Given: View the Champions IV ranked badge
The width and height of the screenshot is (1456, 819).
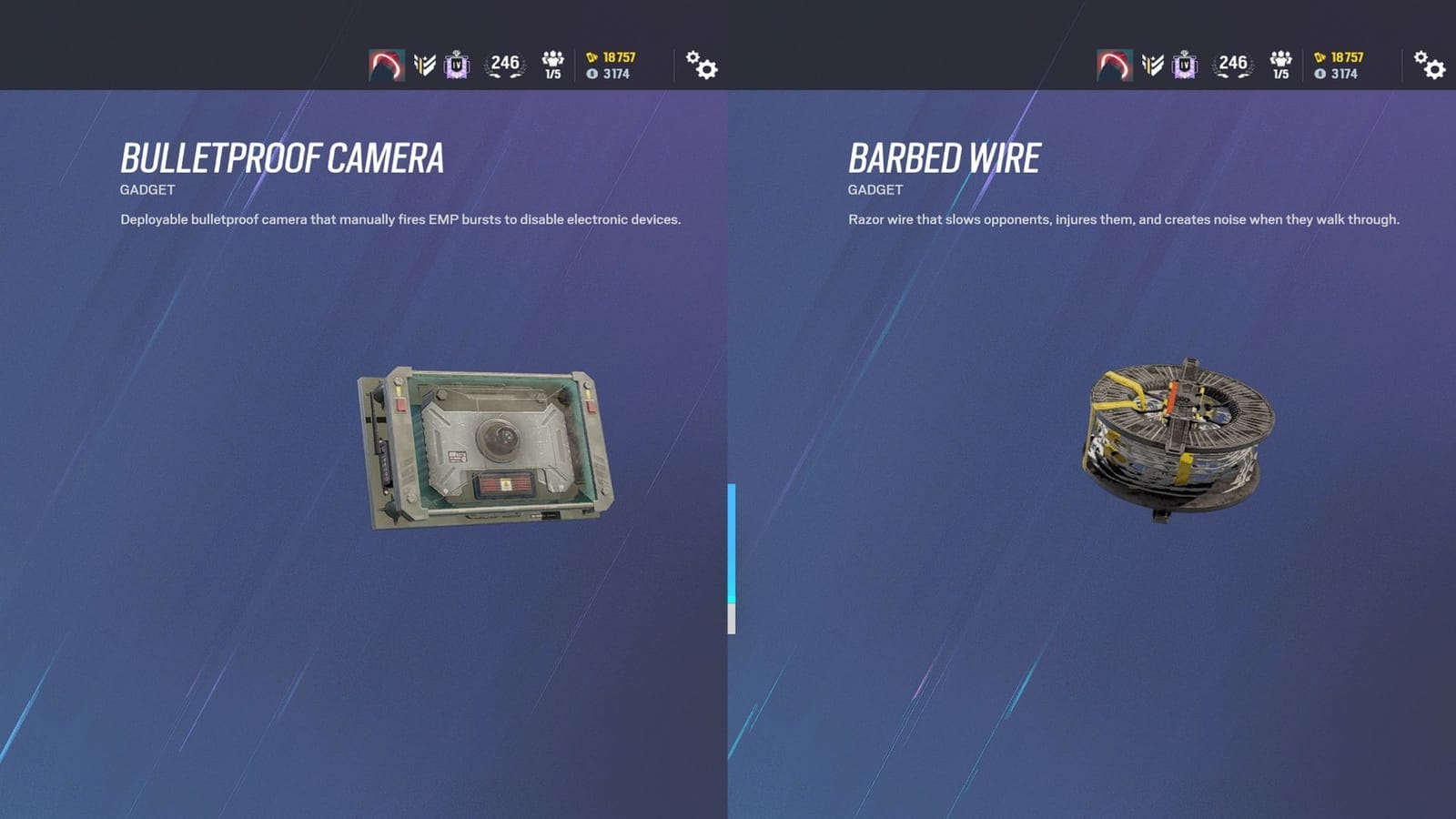Looking at the screenshot, I should pyautogui.click(x=456, y=65).
